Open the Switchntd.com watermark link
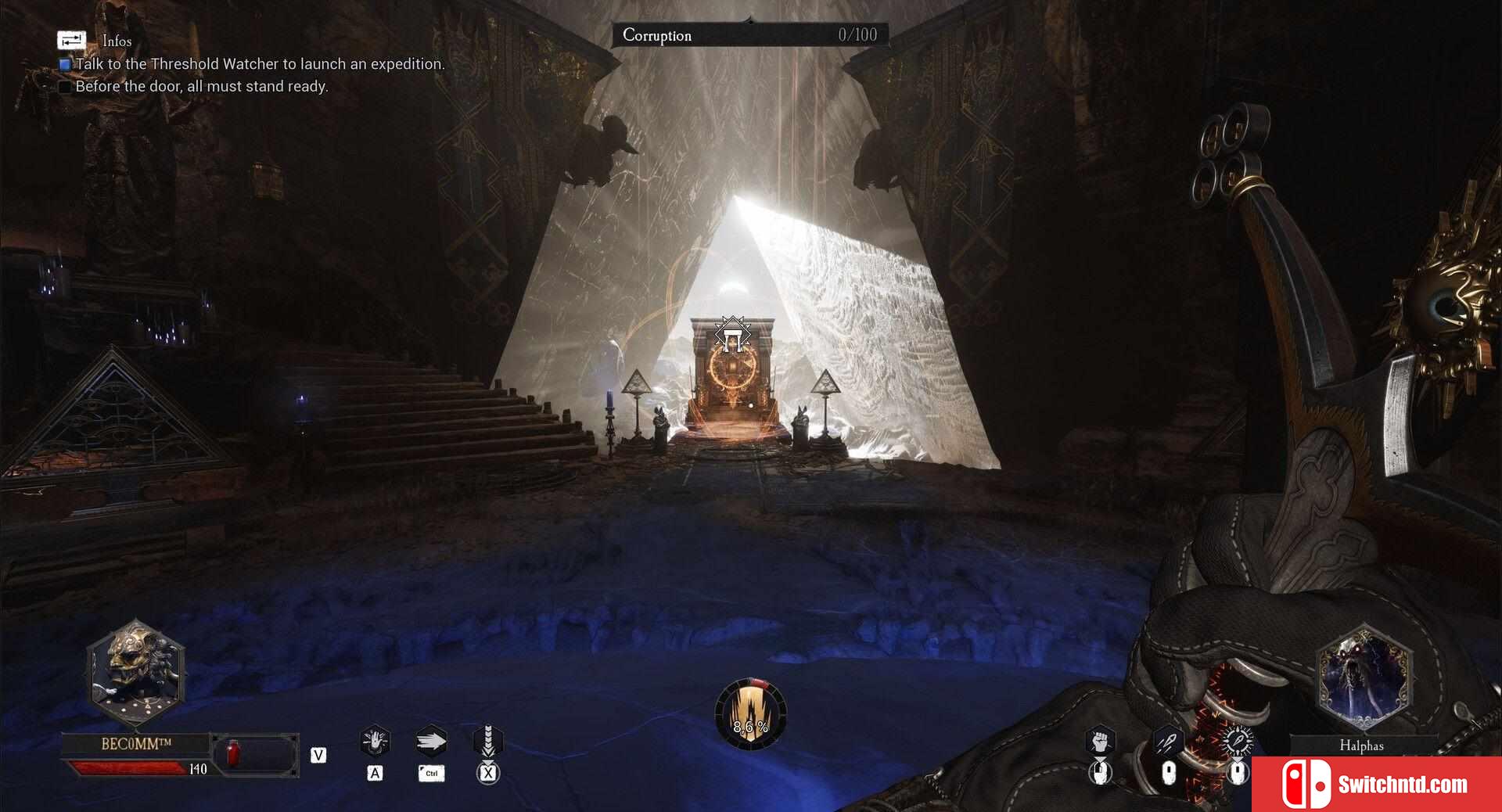Image resolution: width=1502 pixels, height=812 pixels. pyautogui.click(x=1377, y=784)
